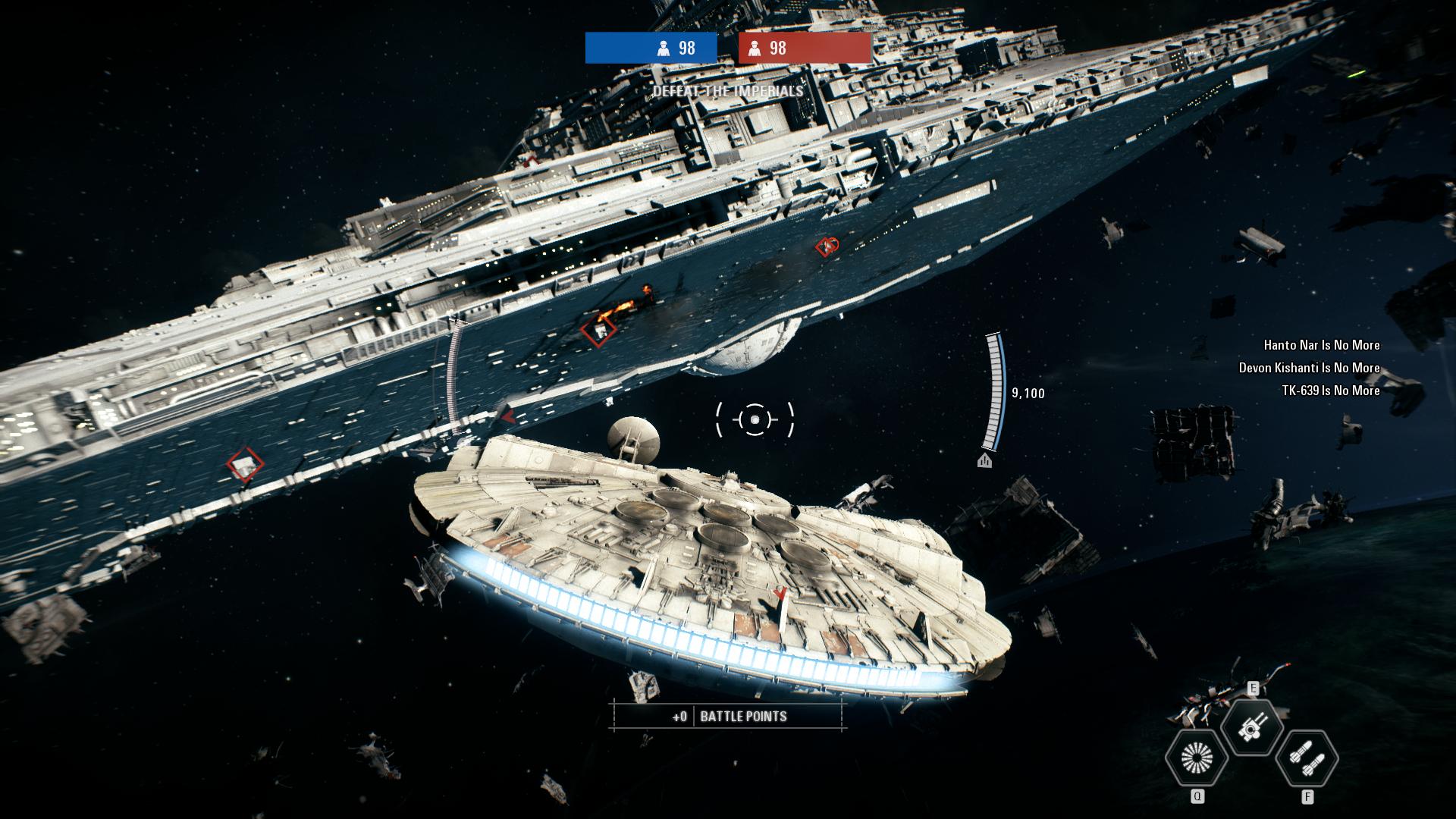Screen dimensions: 1456x819
Task: Click the central targeting reticle
Action: tap(755, 420)
